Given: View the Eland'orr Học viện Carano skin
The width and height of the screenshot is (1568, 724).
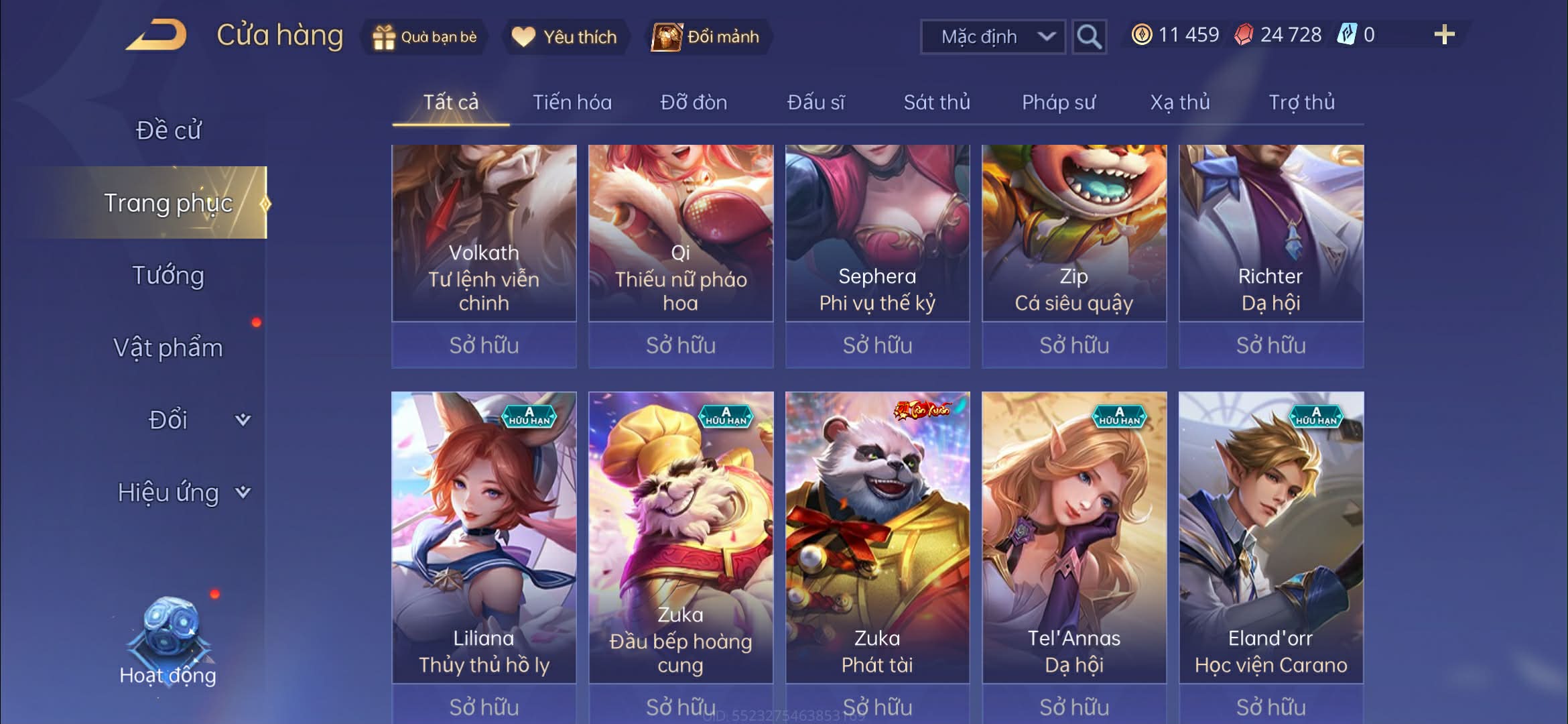Looking at the screenshot, I should pyautogui.click(x=1270, y=536).
